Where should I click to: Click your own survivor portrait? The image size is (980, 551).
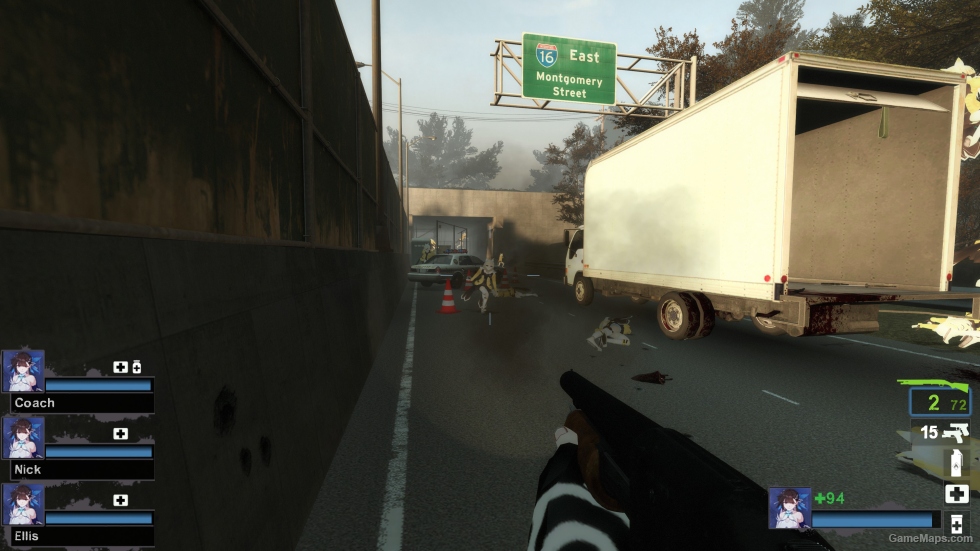click(x=789, y=508)
